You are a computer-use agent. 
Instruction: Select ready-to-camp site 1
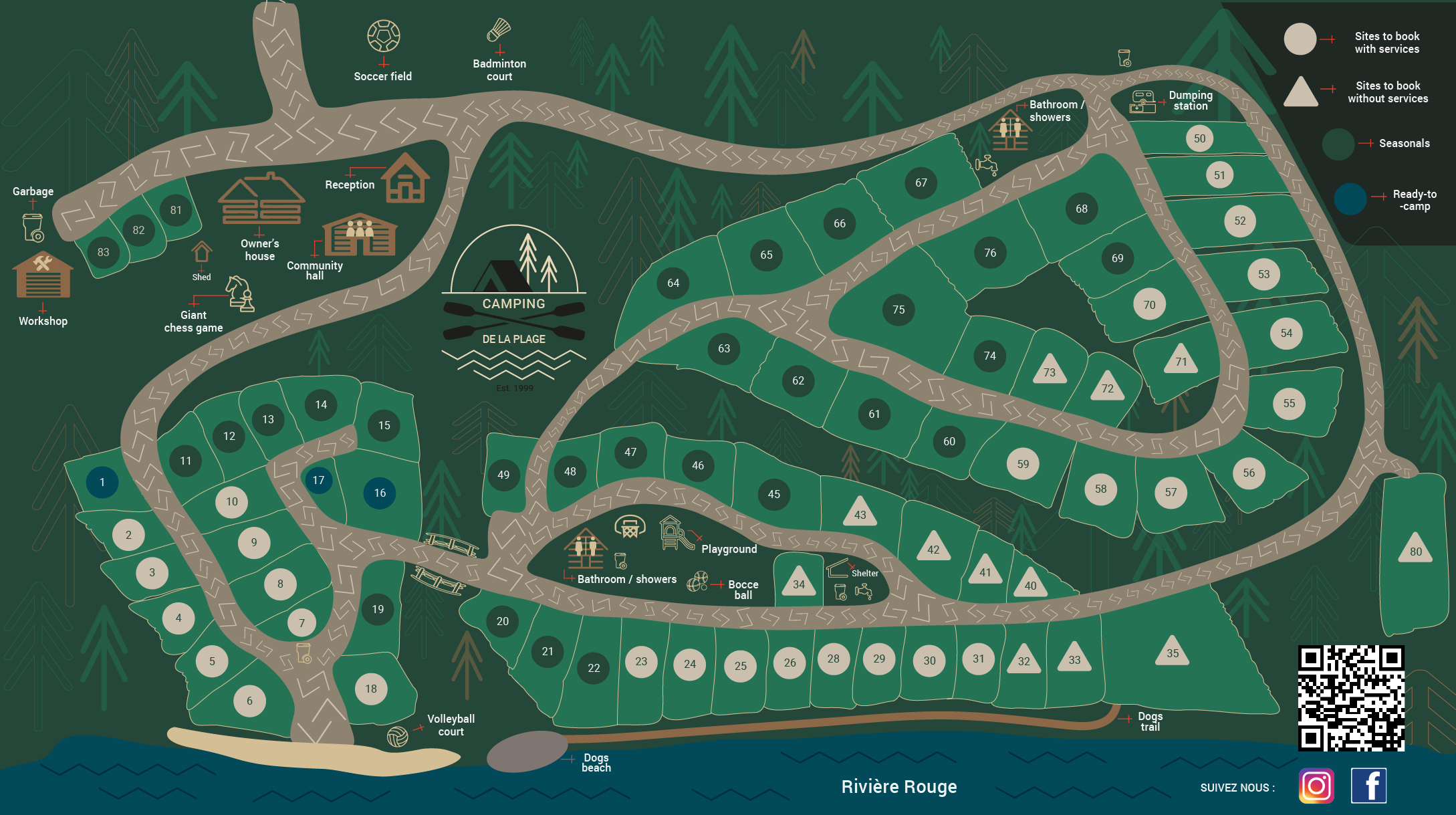pos(102,482)
